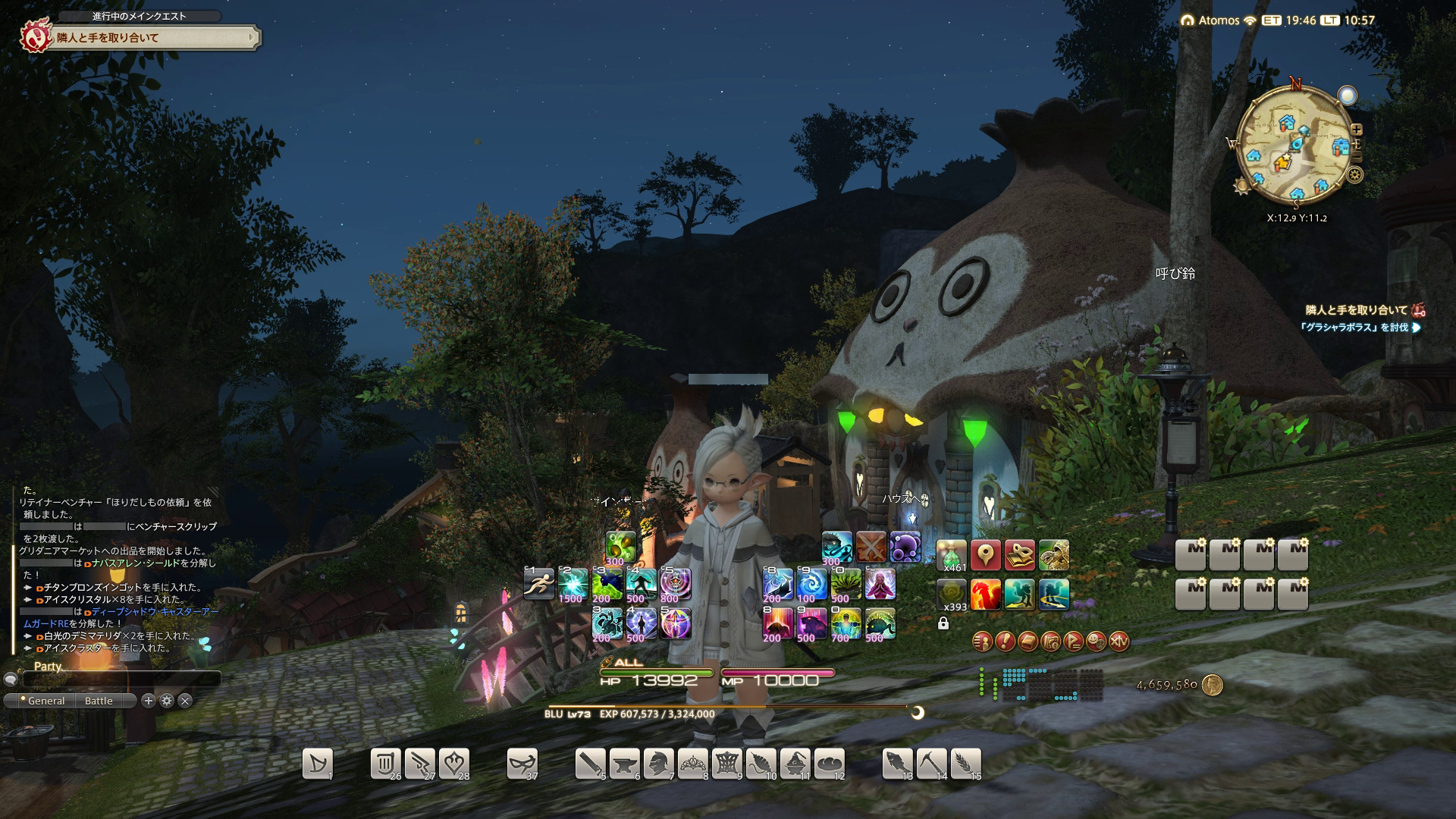Select the bow gear set 1
Viewport: 1456px width, 819px height.
point(317,764)
